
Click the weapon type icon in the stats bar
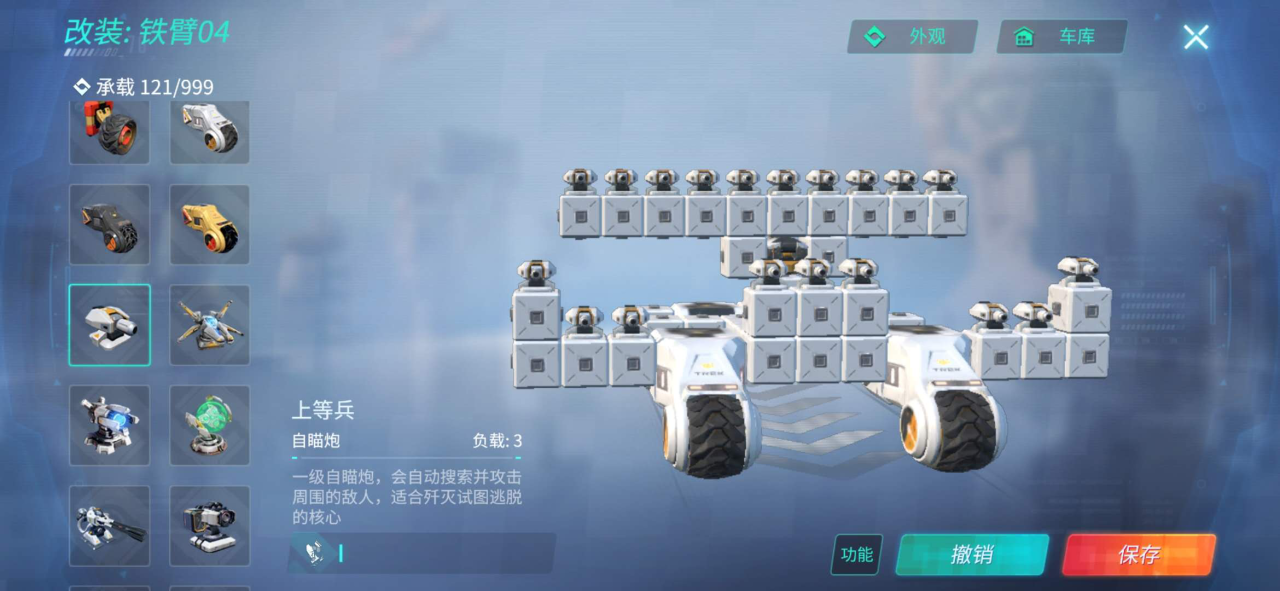pos(314,553)
